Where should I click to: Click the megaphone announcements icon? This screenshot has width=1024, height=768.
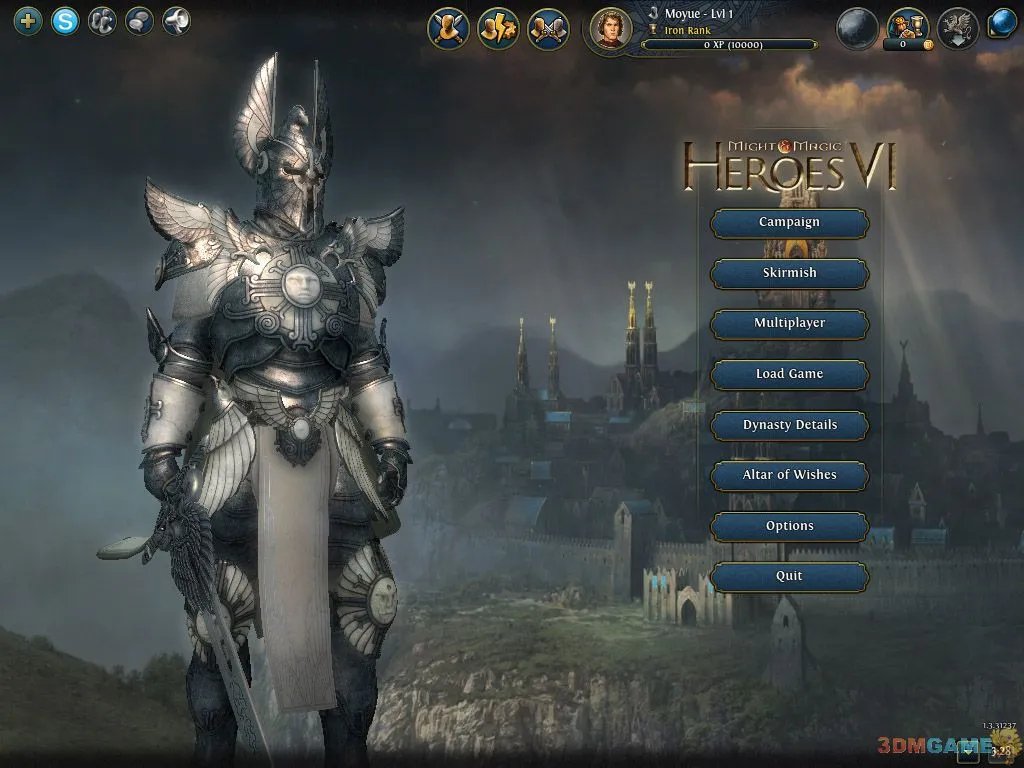click(x=176, y=21)
